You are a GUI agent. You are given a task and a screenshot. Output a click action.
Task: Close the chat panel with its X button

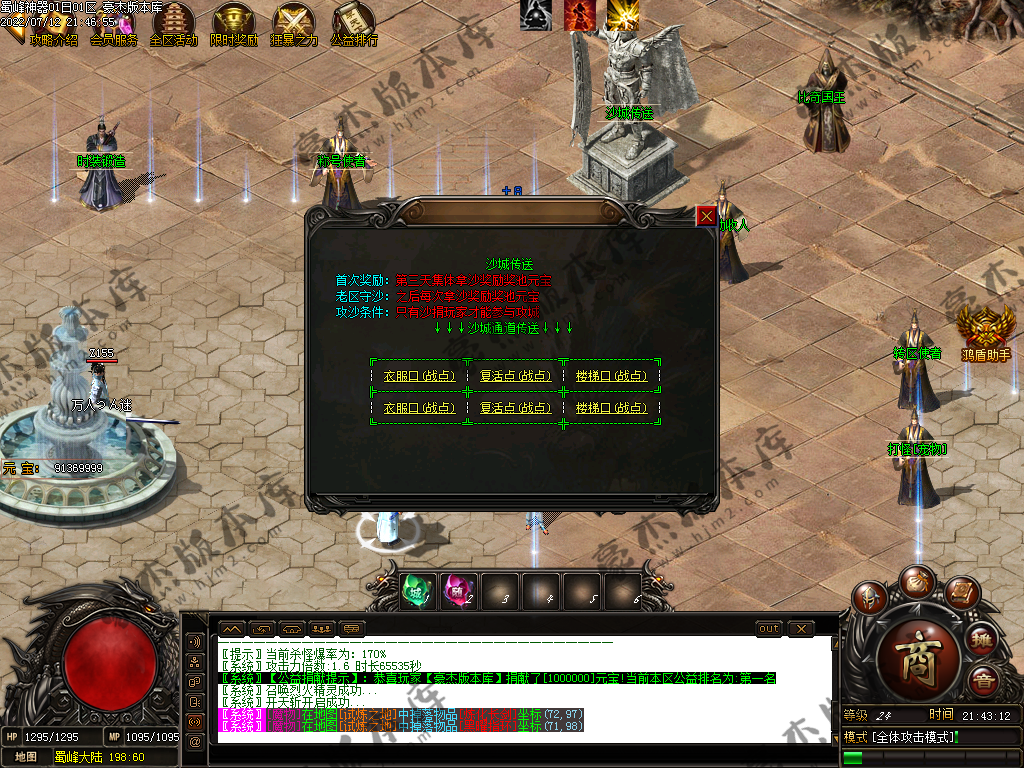801,628
